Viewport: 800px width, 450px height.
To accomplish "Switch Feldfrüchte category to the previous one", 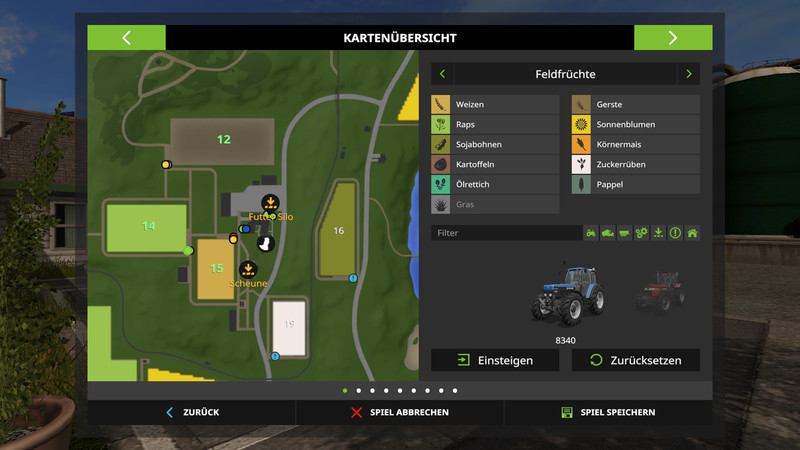I will click(442, 74).
